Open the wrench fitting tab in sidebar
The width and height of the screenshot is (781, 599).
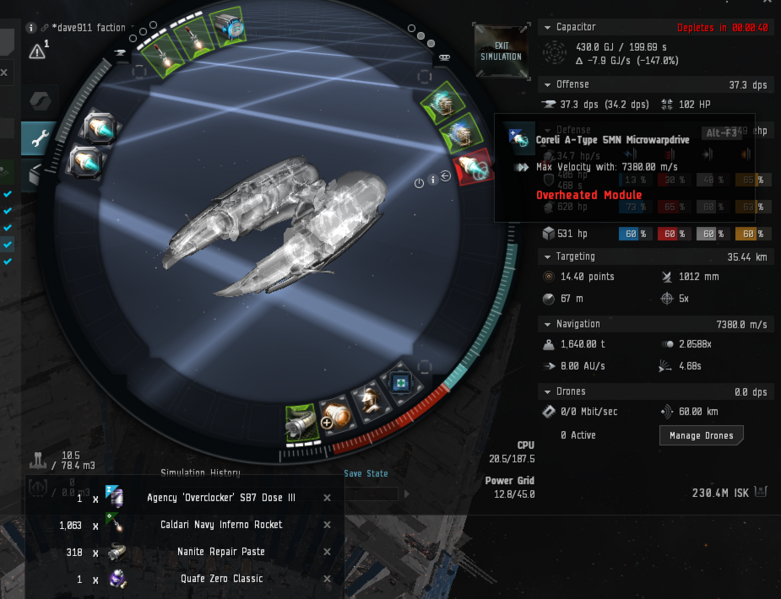[x=39, y=139]
